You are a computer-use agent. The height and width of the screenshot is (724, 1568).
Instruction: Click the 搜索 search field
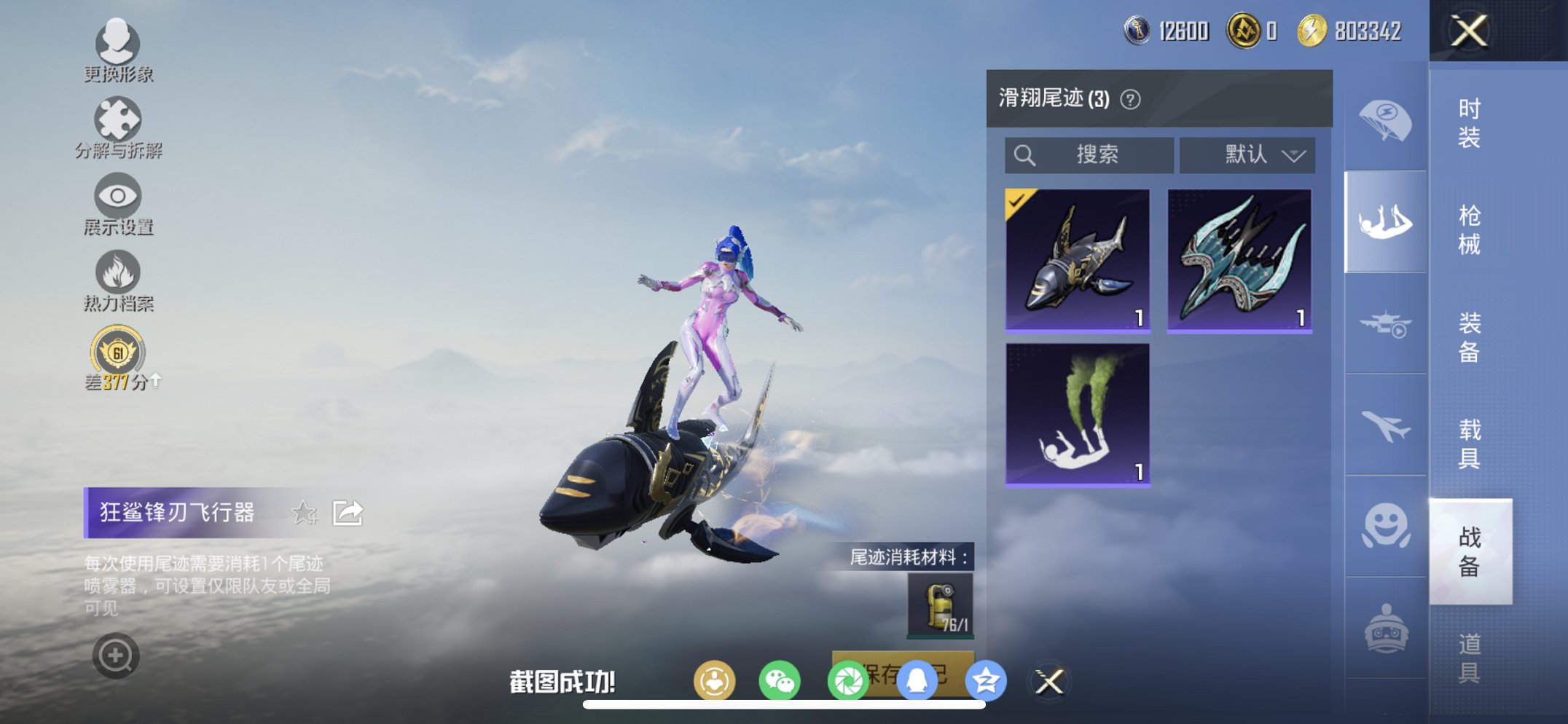(x=1089, y=154)
